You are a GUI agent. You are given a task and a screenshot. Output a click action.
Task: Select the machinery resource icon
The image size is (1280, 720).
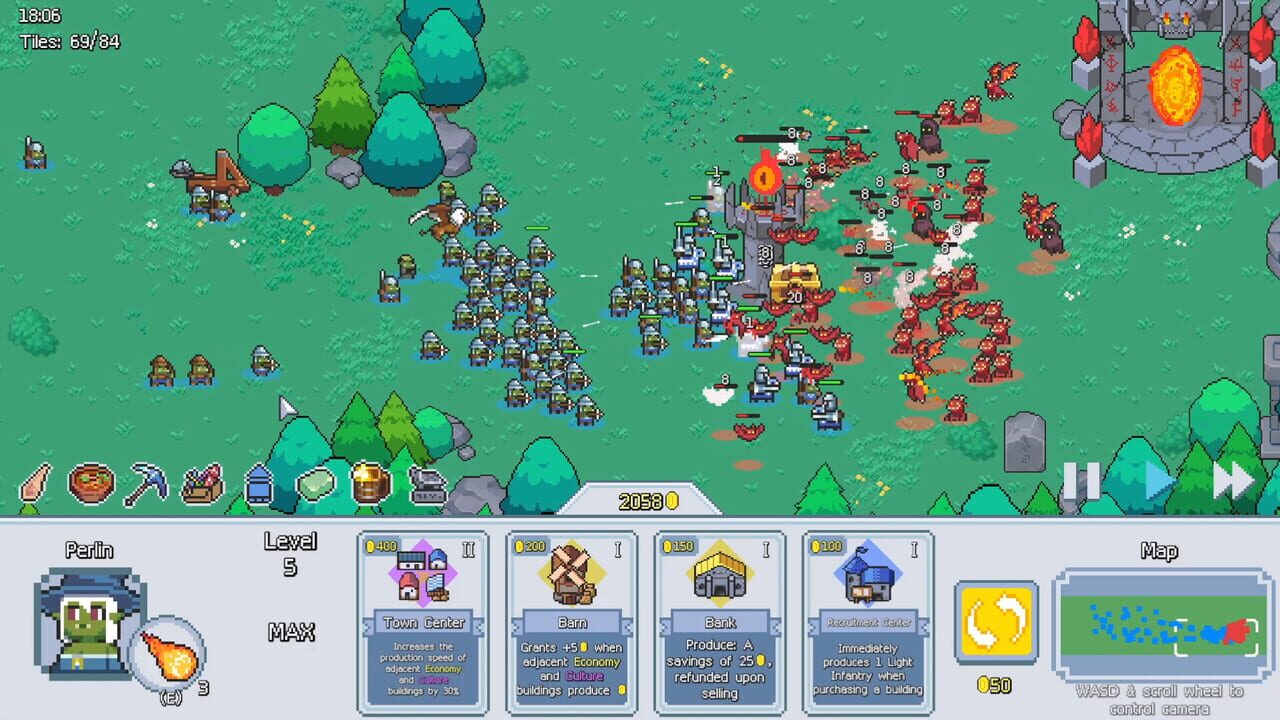pyautogui.click(x=429, y=486)
